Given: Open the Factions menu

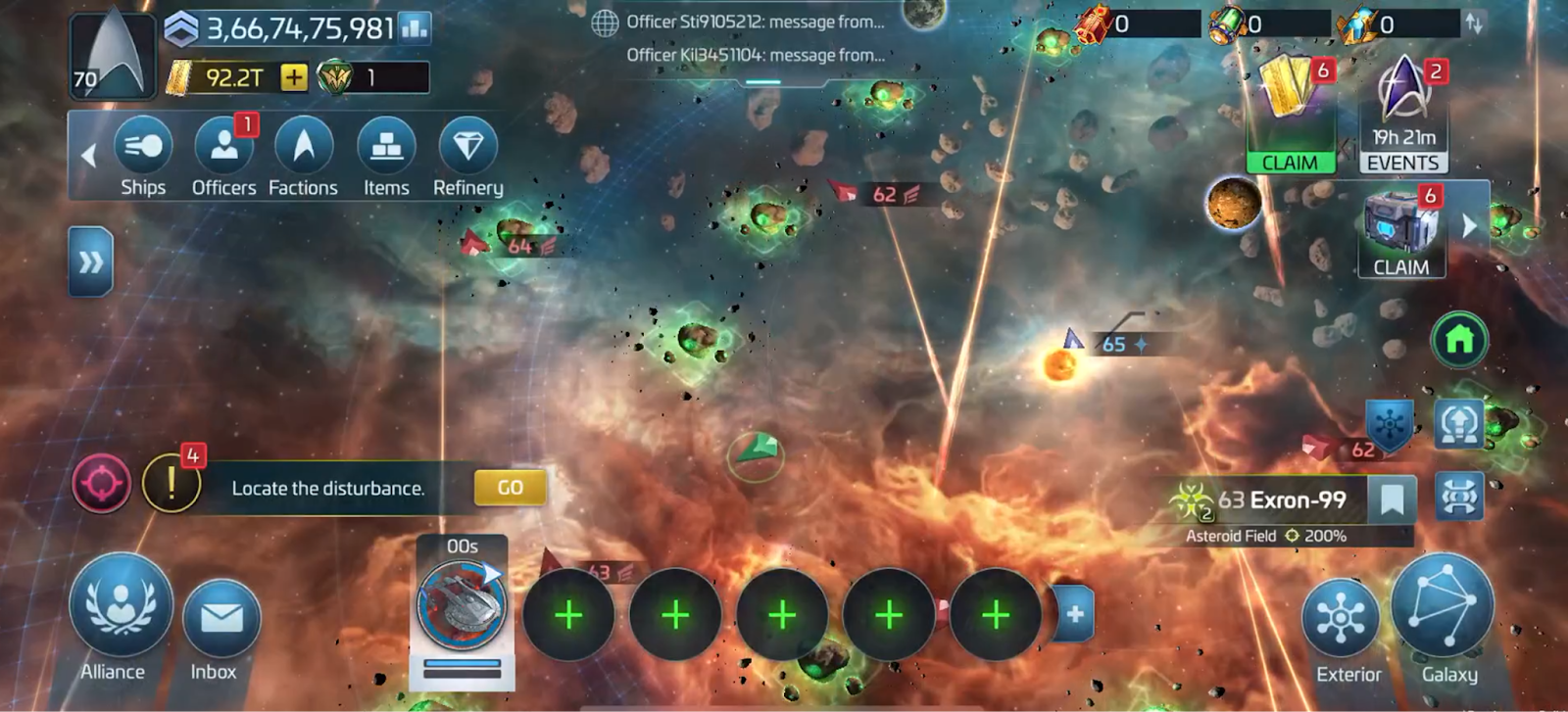Looking at the screenshot, I should pyautogui.click(x=303, y=155).
